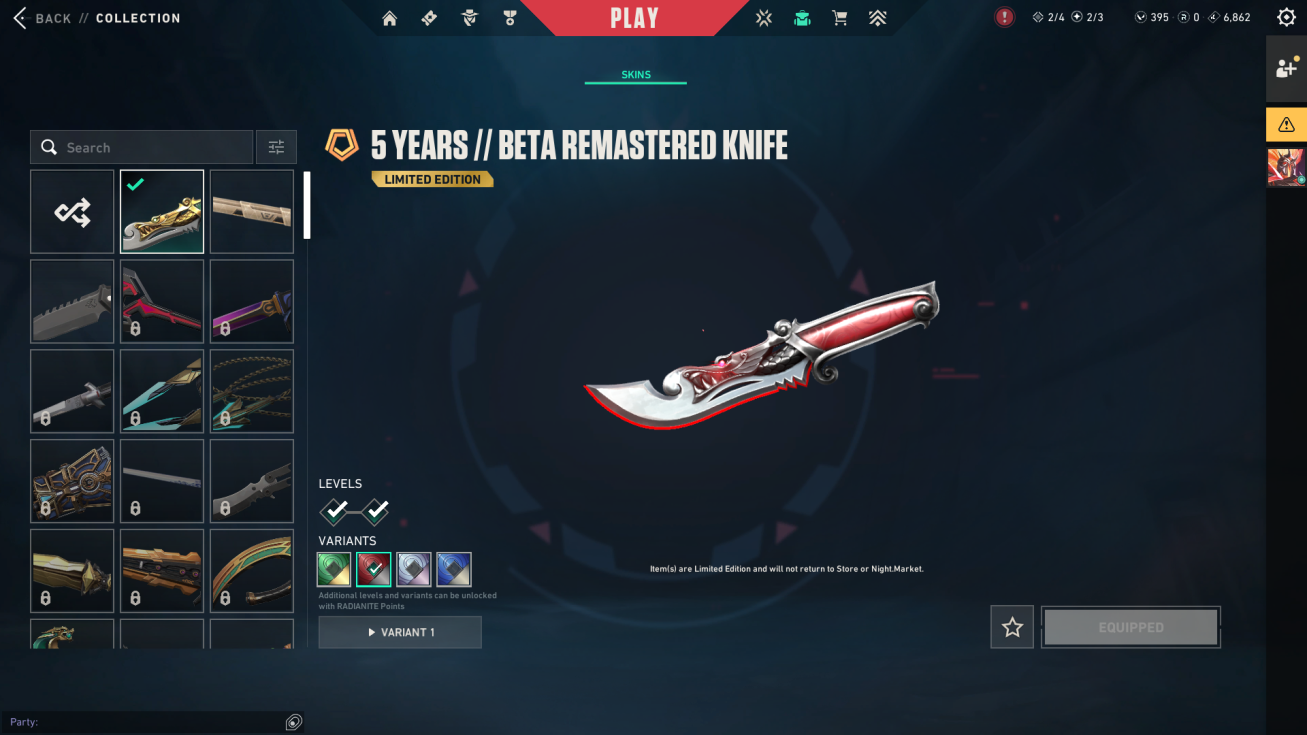Choose the blue variant swatch
1307x735 pixels.
[454, 569]
